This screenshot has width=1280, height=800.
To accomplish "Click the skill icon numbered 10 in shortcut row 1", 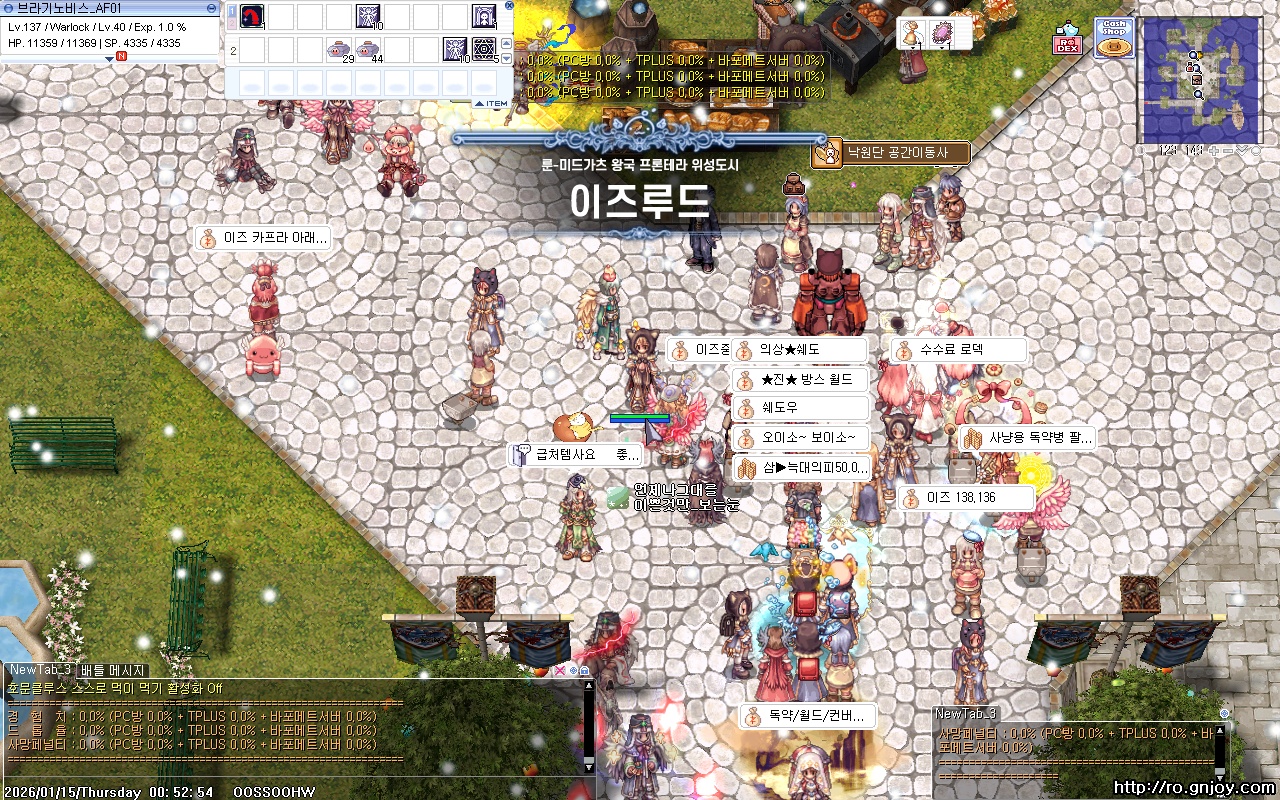I will pos(368,16).
